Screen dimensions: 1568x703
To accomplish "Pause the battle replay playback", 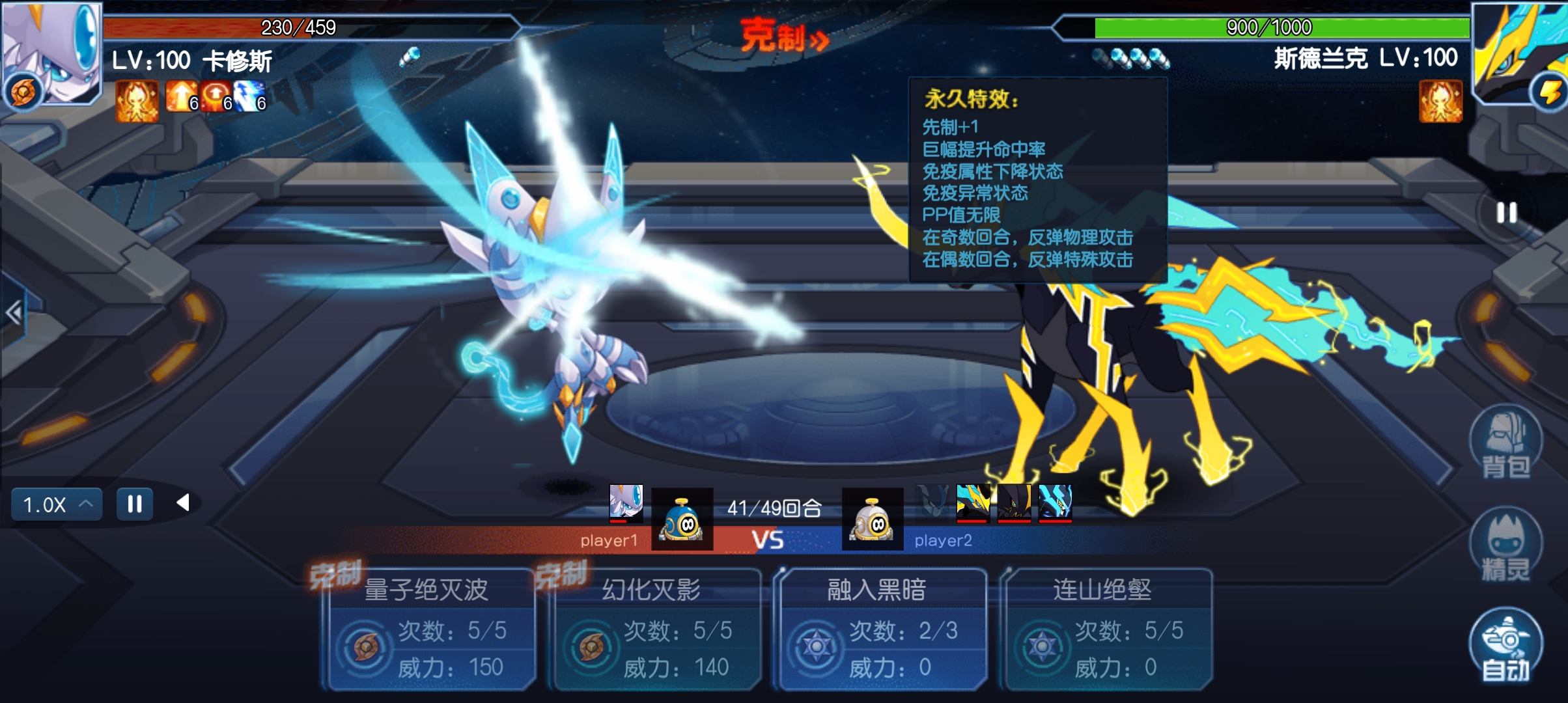I will pyautogui.click(x=135, y=504).
